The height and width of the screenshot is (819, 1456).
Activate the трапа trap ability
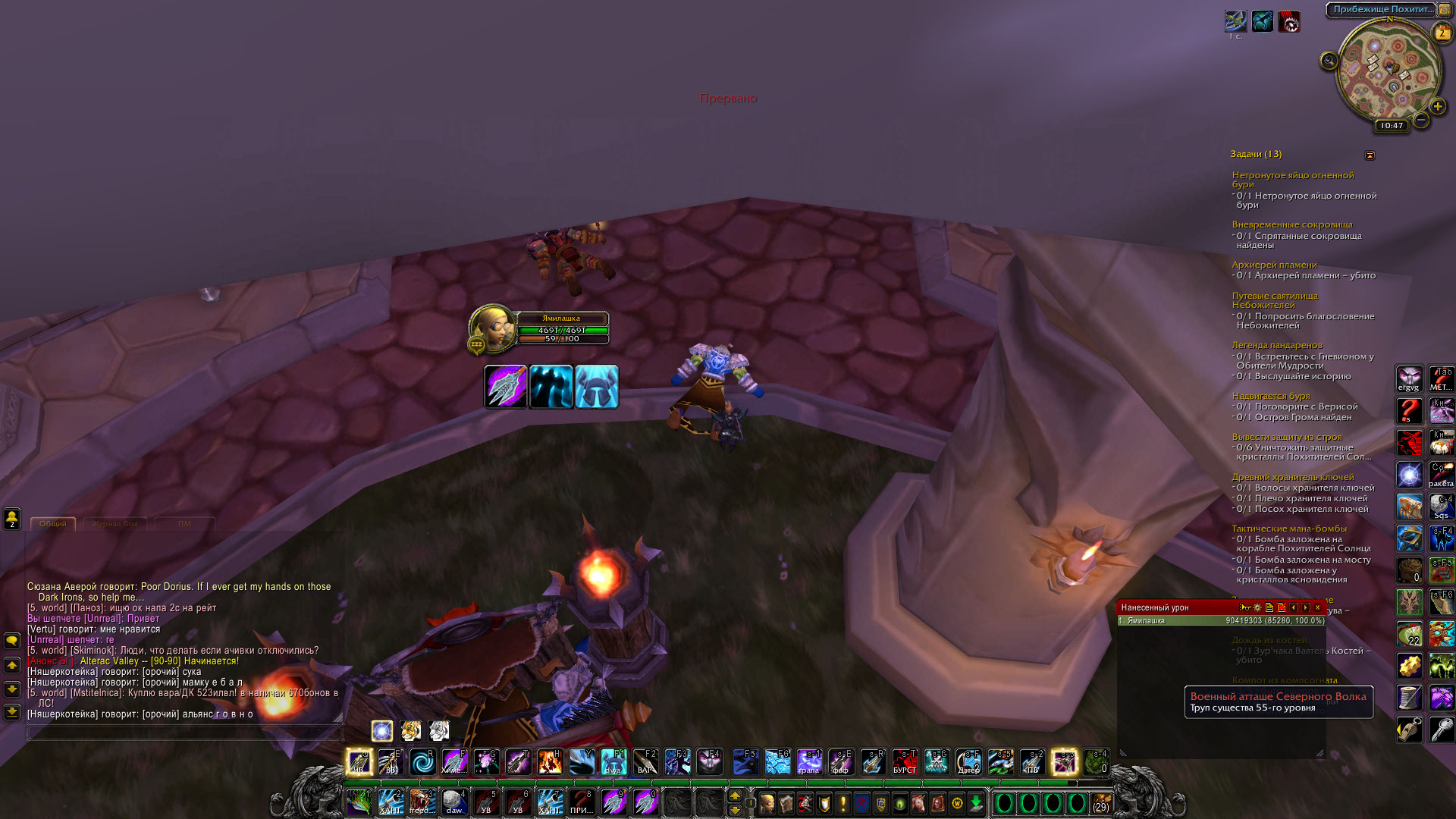pos(808,761)
